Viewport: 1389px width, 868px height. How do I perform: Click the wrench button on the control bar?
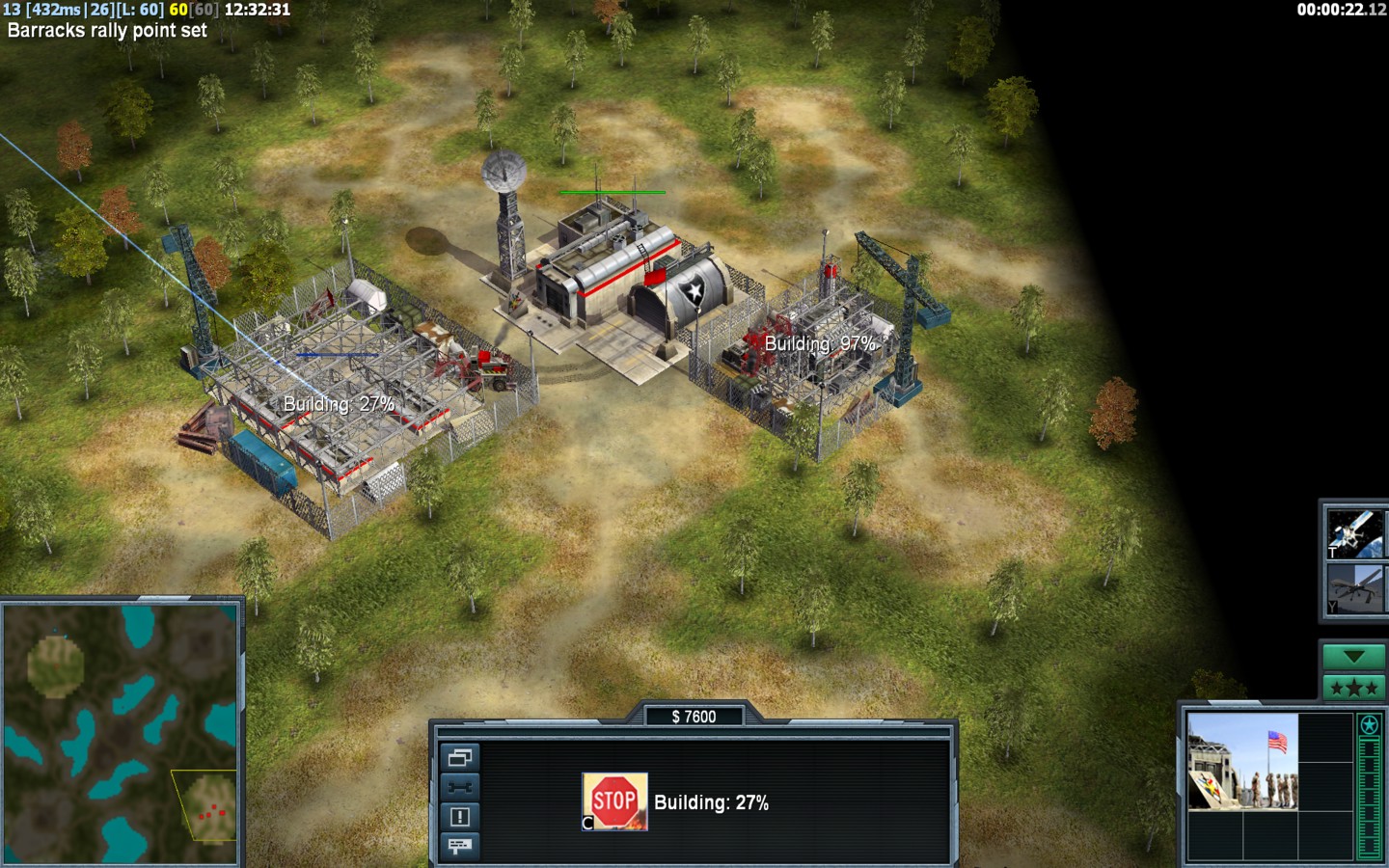click(x=459, y=787)
